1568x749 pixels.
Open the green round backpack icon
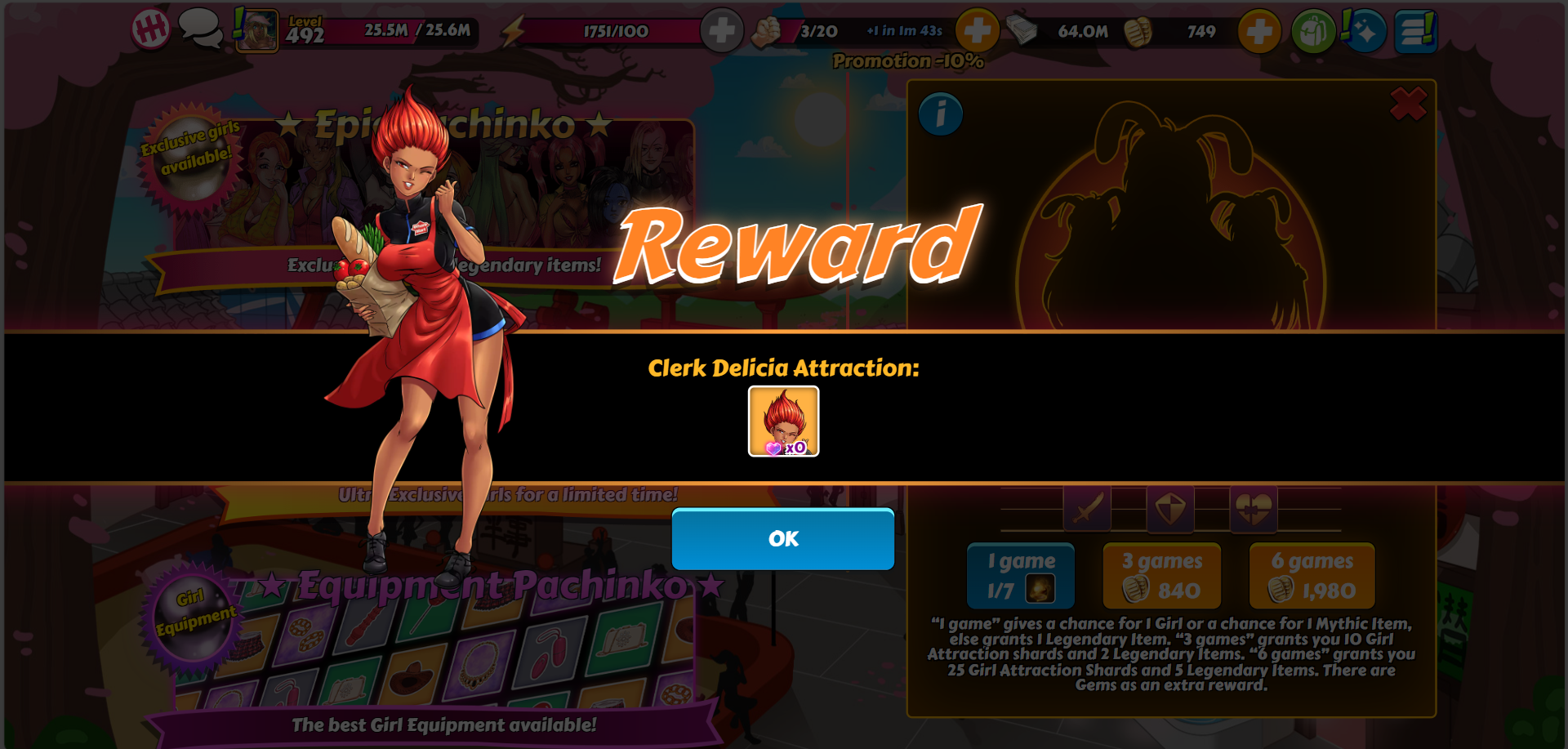(x=1313, y=32)
